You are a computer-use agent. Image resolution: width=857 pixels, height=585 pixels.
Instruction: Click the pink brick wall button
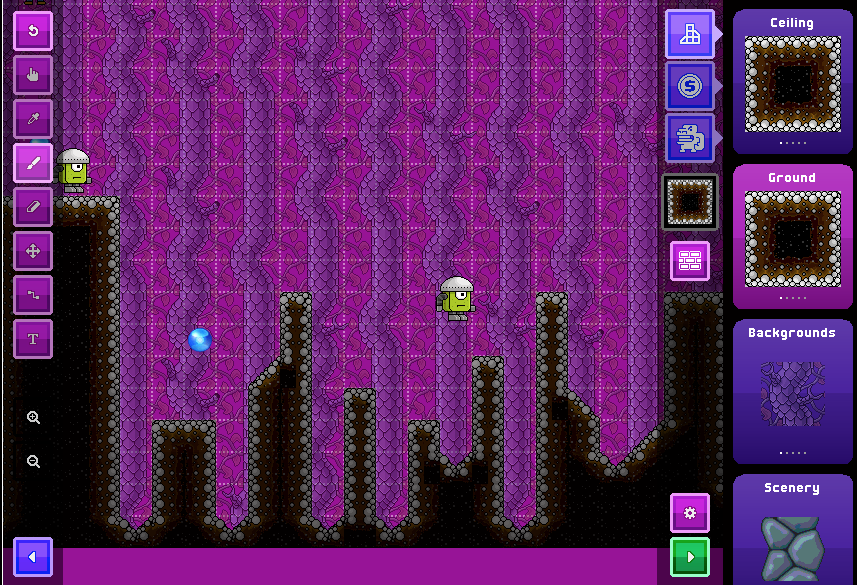click(x=690, y=261)
